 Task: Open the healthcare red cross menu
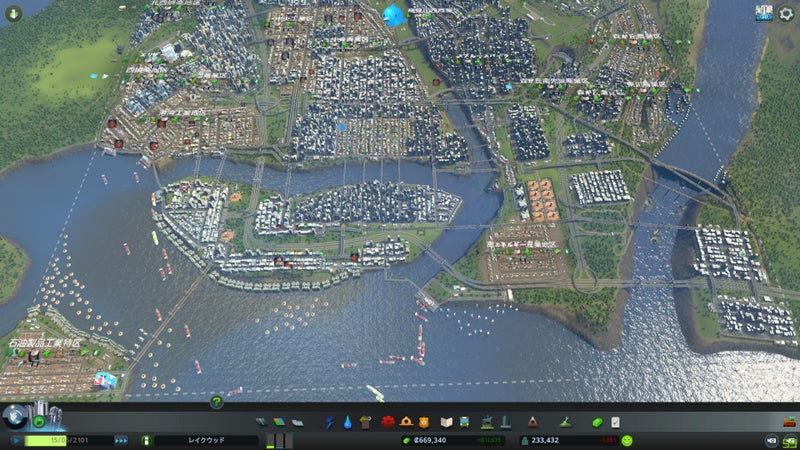pyautogui.click(x=387, y=422)
